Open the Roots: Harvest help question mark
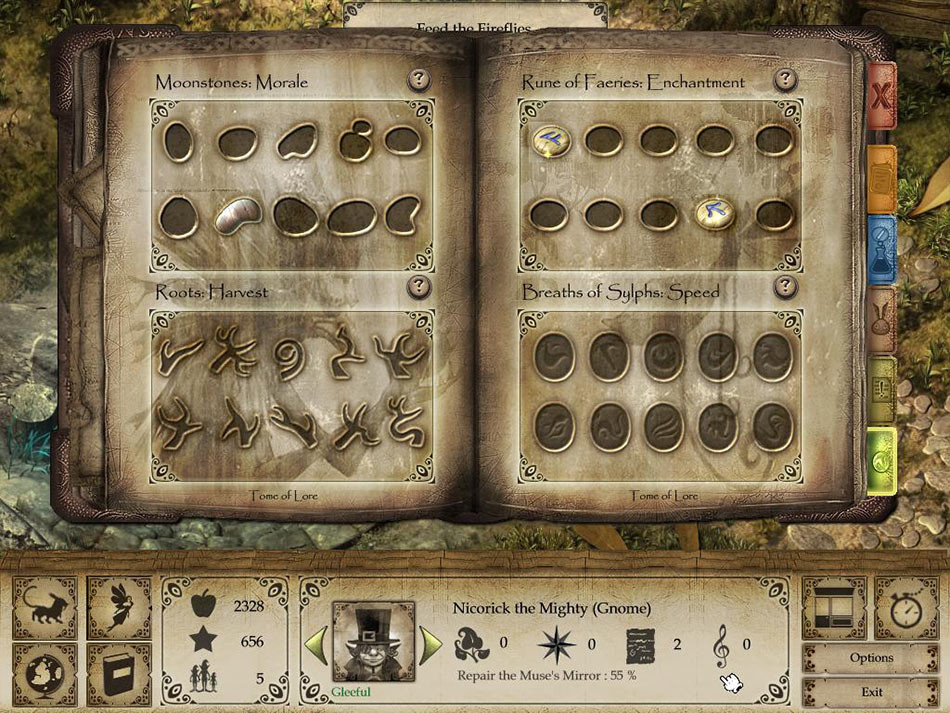 click(x=419, y=288)
